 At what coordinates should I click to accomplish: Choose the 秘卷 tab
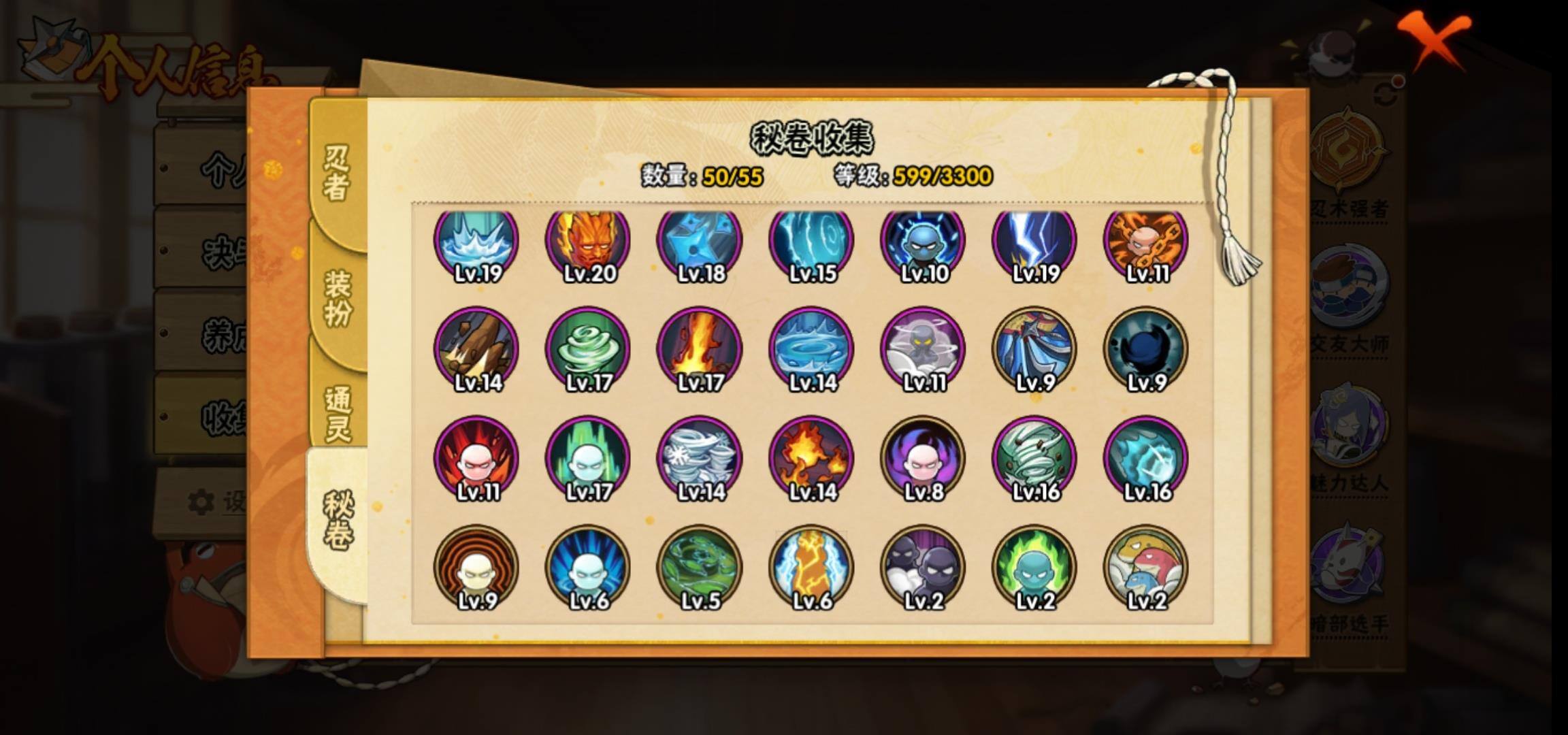pyautogui.click(x=338, y=520)
